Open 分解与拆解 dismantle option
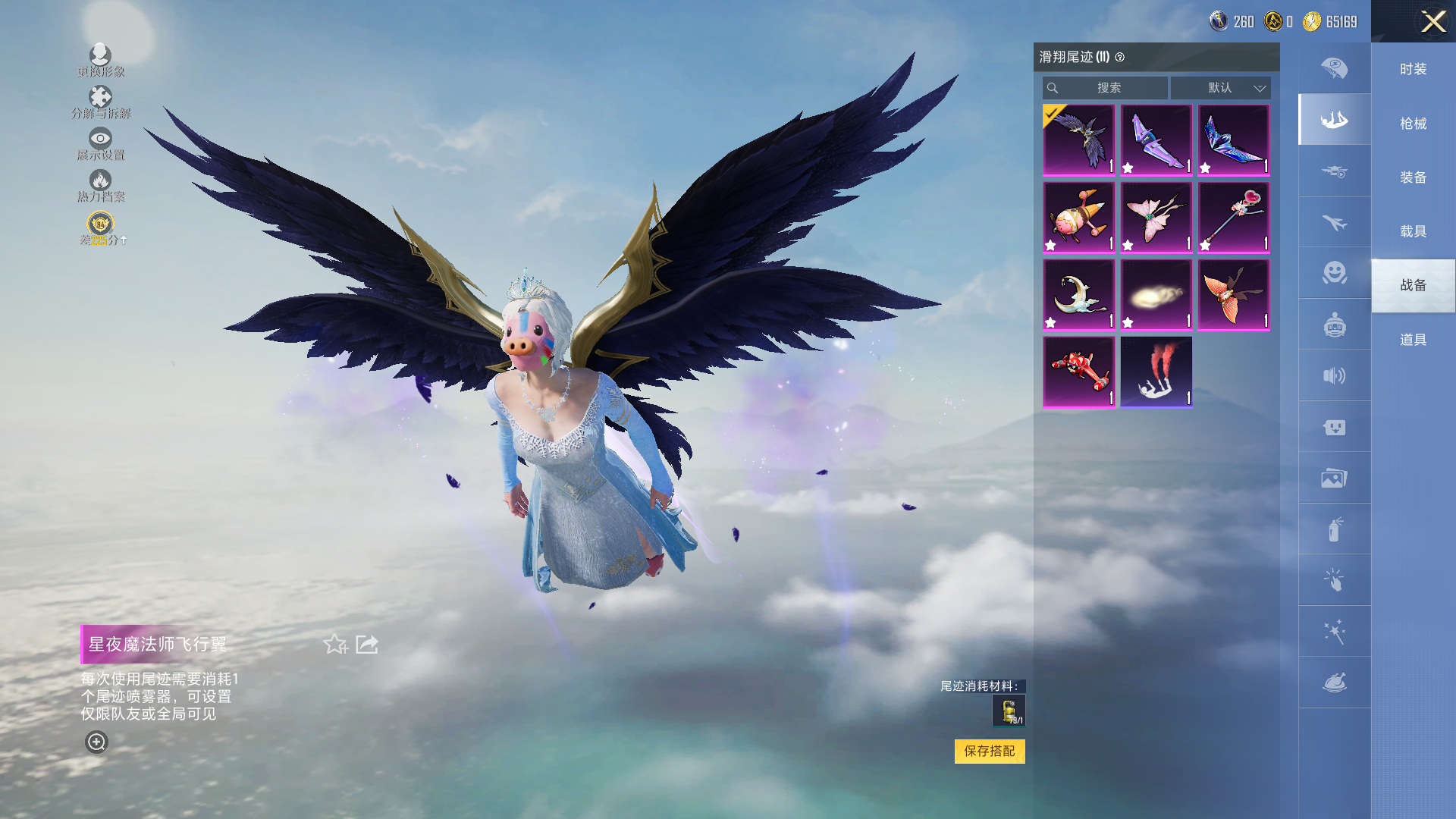1456x819 pixels. [x=100, y=102]
